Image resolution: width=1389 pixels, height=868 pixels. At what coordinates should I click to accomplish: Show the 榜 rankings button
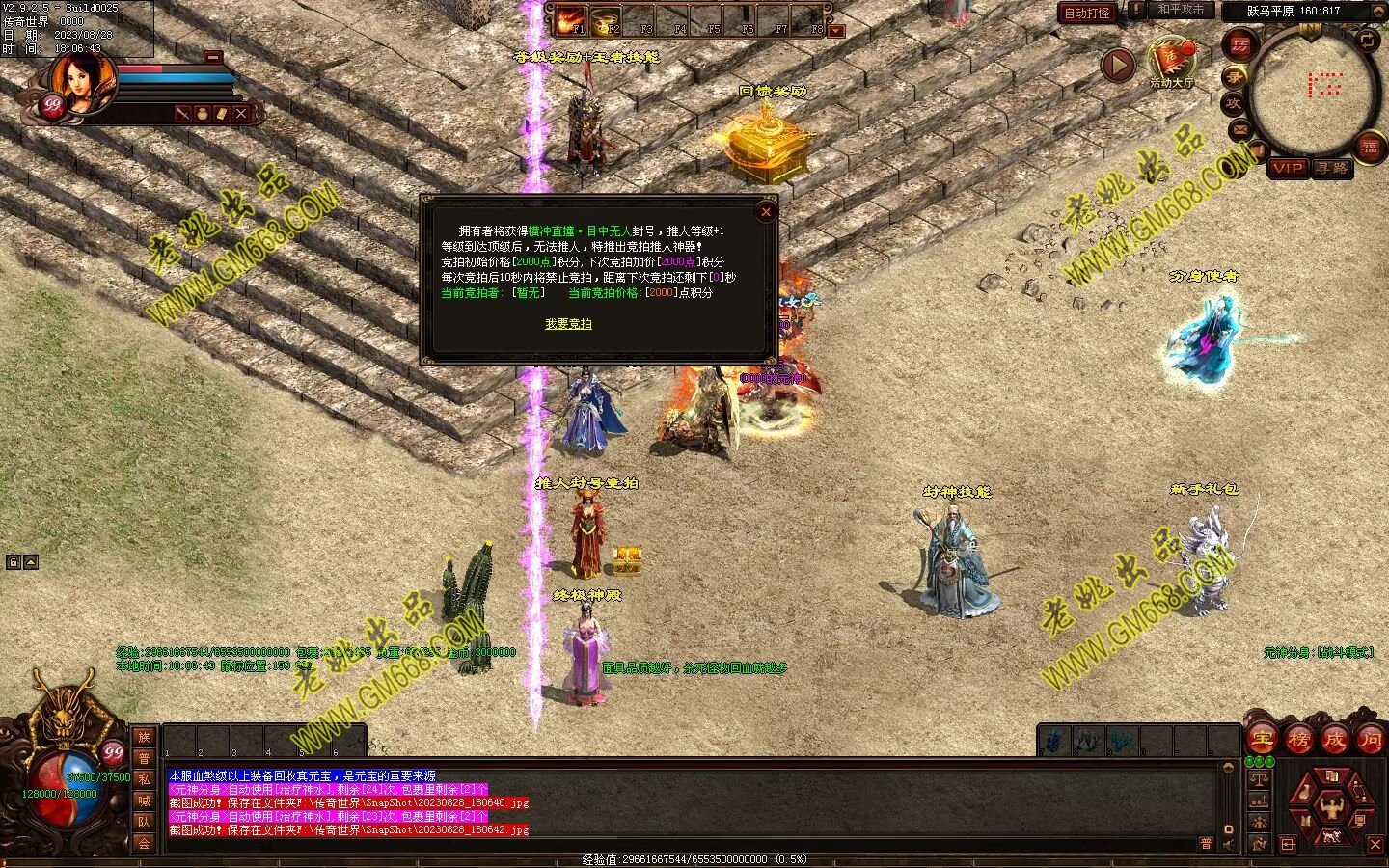click(1298, 739)
